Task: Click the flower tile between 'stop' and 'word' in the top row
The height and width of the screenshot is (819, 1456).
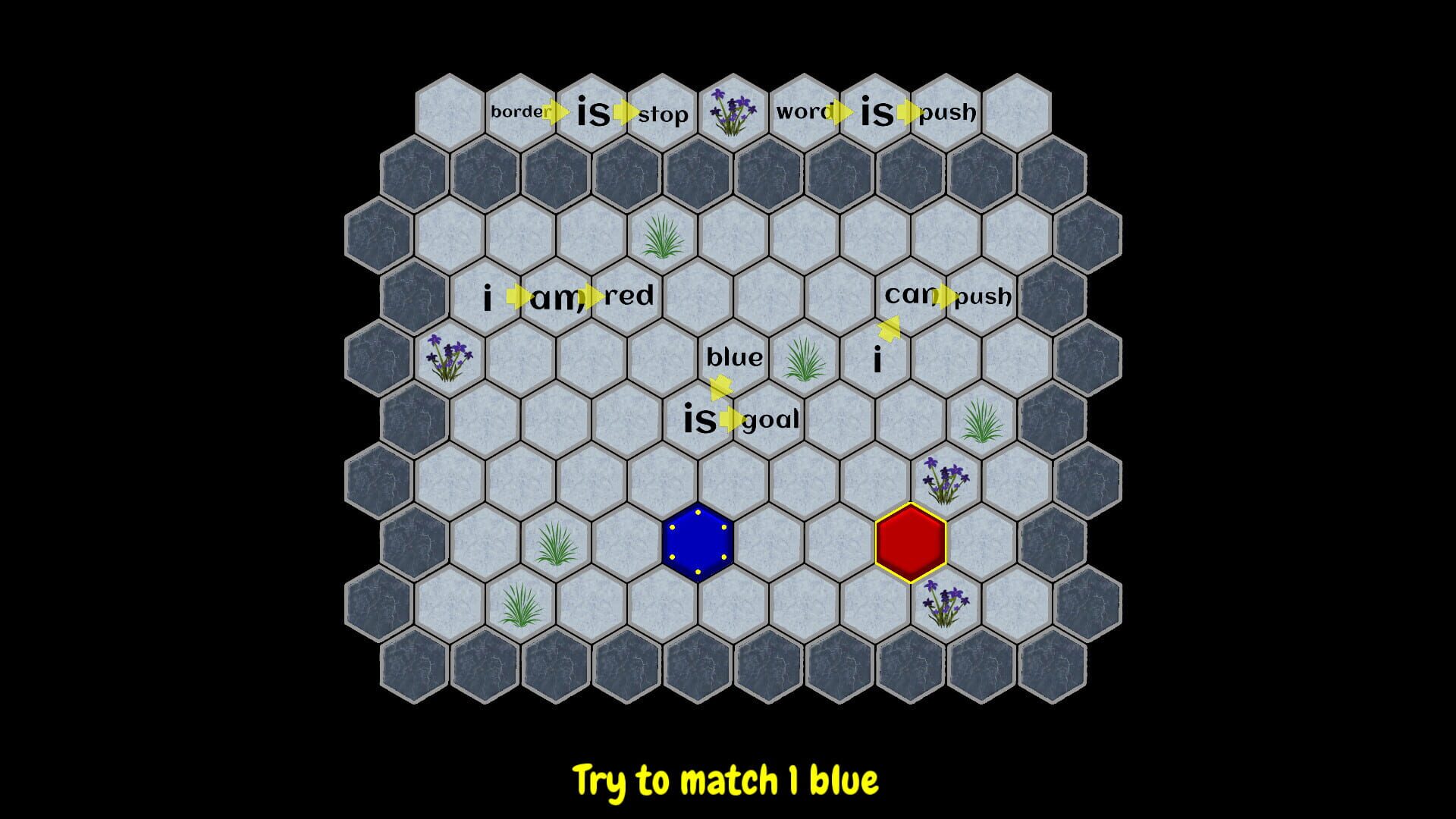Action: pos(733,111)
